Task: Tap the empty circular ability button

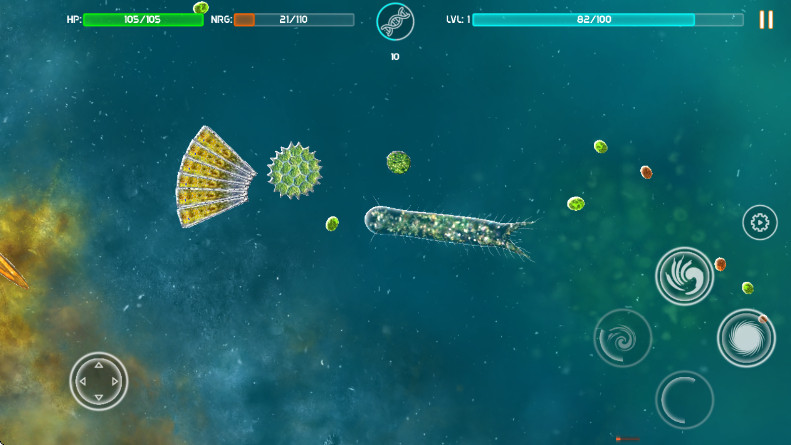Action: 684,399
